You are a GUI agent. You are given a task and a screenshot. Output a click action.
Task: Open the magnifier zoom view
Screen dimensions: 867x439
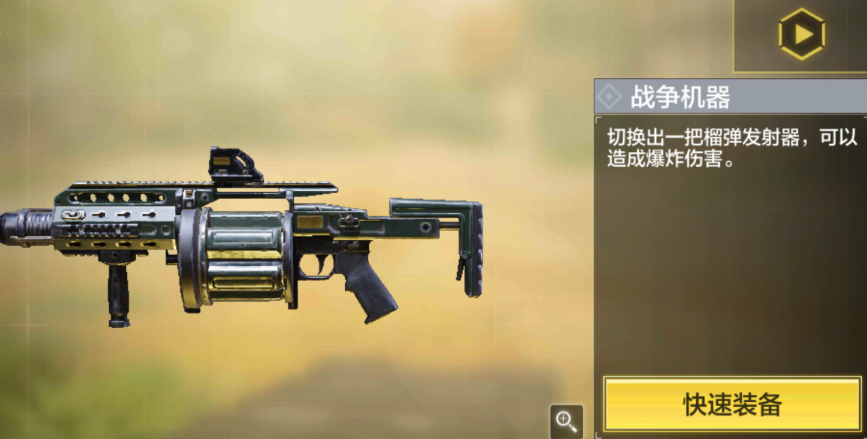(566, 420)
